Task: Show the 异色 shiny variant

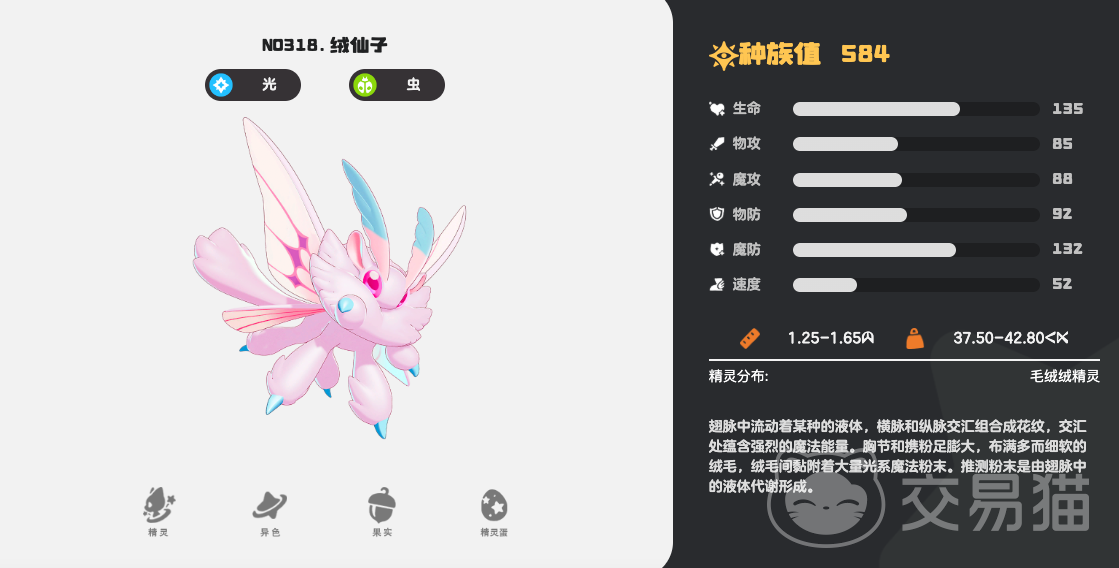Action: 270,511
